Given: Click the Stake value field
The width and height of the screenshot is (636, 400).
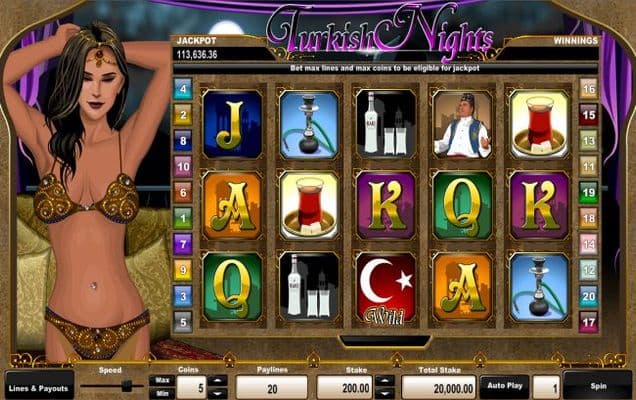Looking at the screenshot, I should click(x=343, y=386).
